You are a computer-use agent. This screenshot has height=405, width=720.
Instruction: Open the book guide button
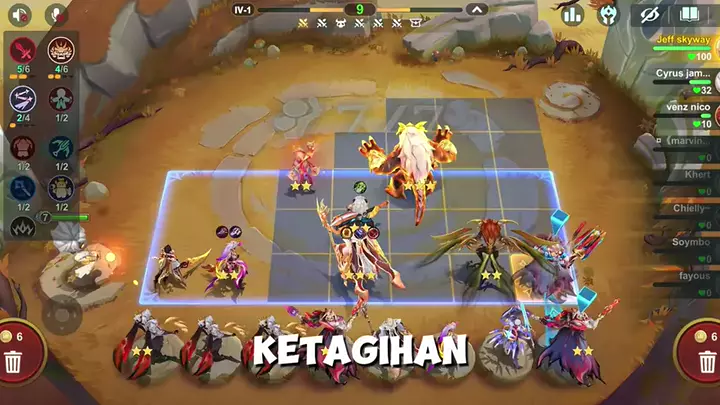(688, 15)
